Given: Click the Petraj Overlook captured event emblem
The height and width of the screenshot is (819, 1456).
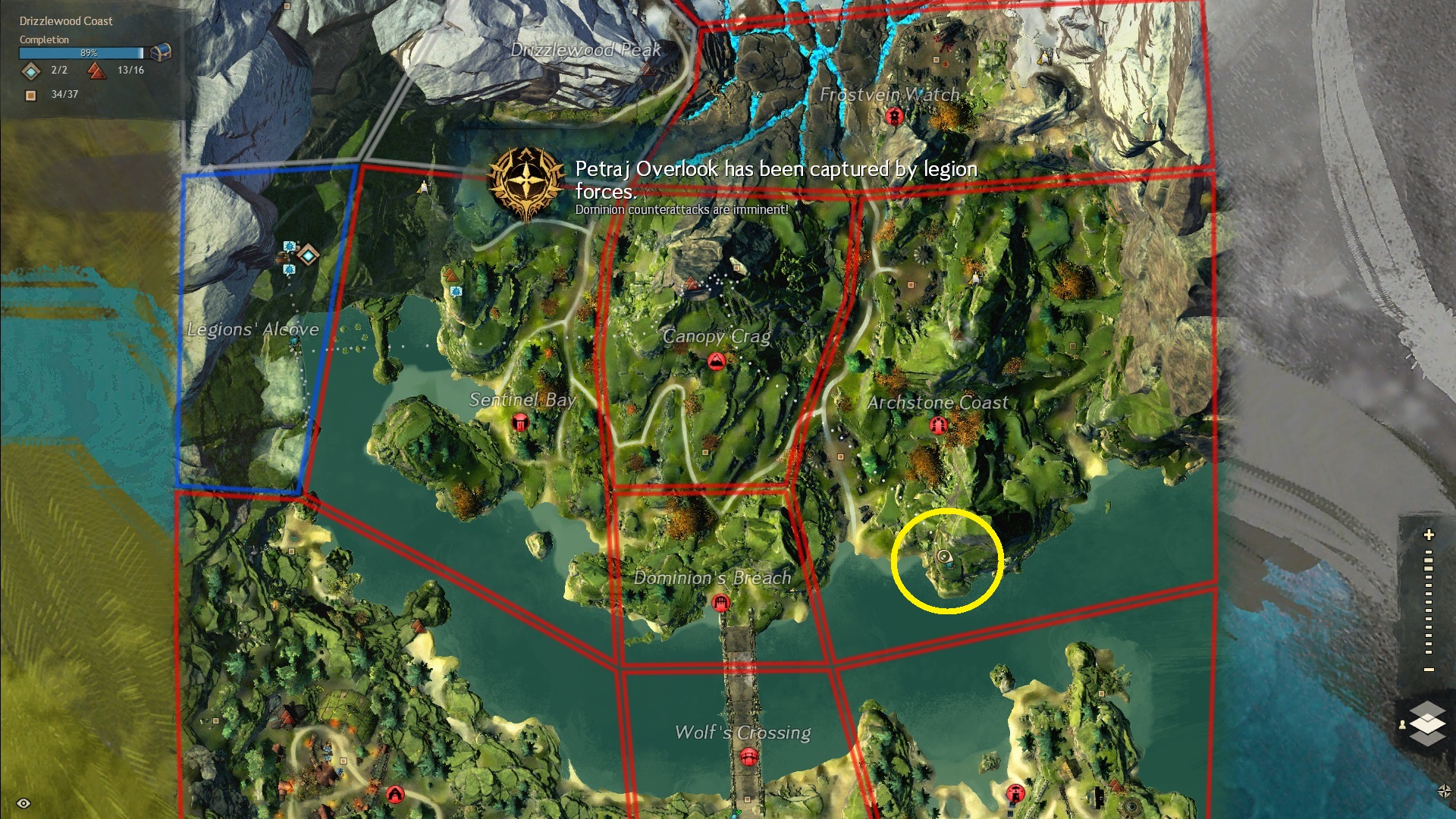Looking at the screenshot, I should coord(526,183).
